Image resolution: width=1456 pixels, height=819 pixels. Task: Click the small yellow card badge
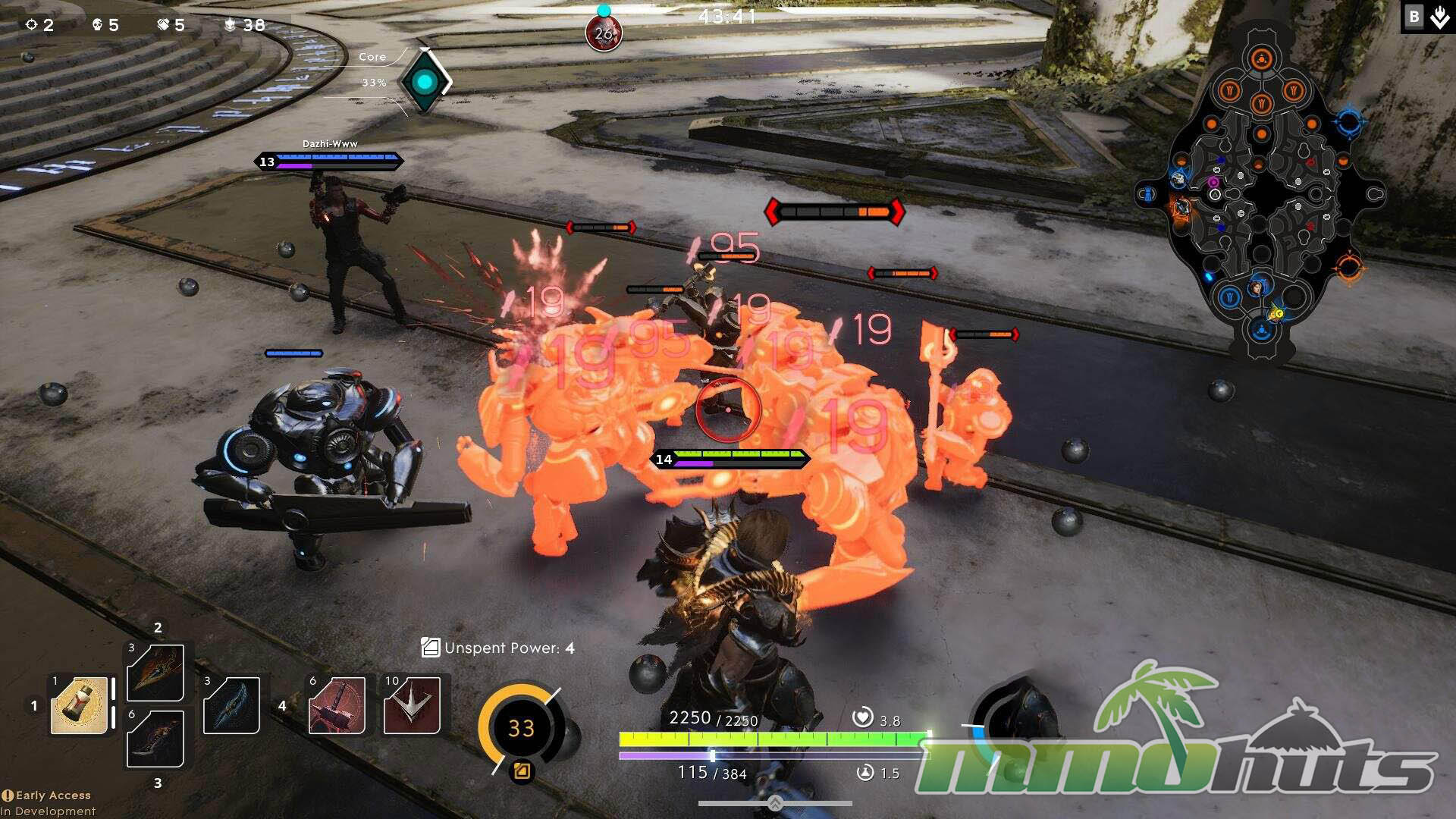(x=522, y=771)
